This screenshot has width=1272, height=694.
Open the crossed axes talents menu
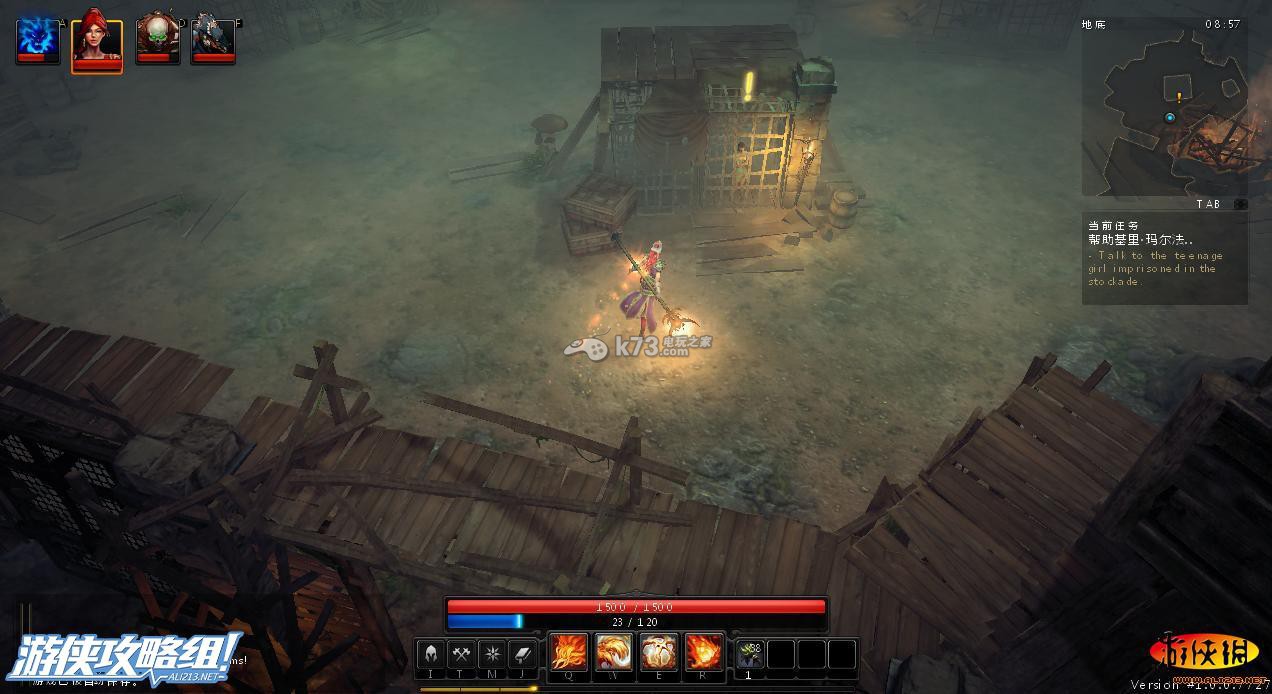click(461, 654)
